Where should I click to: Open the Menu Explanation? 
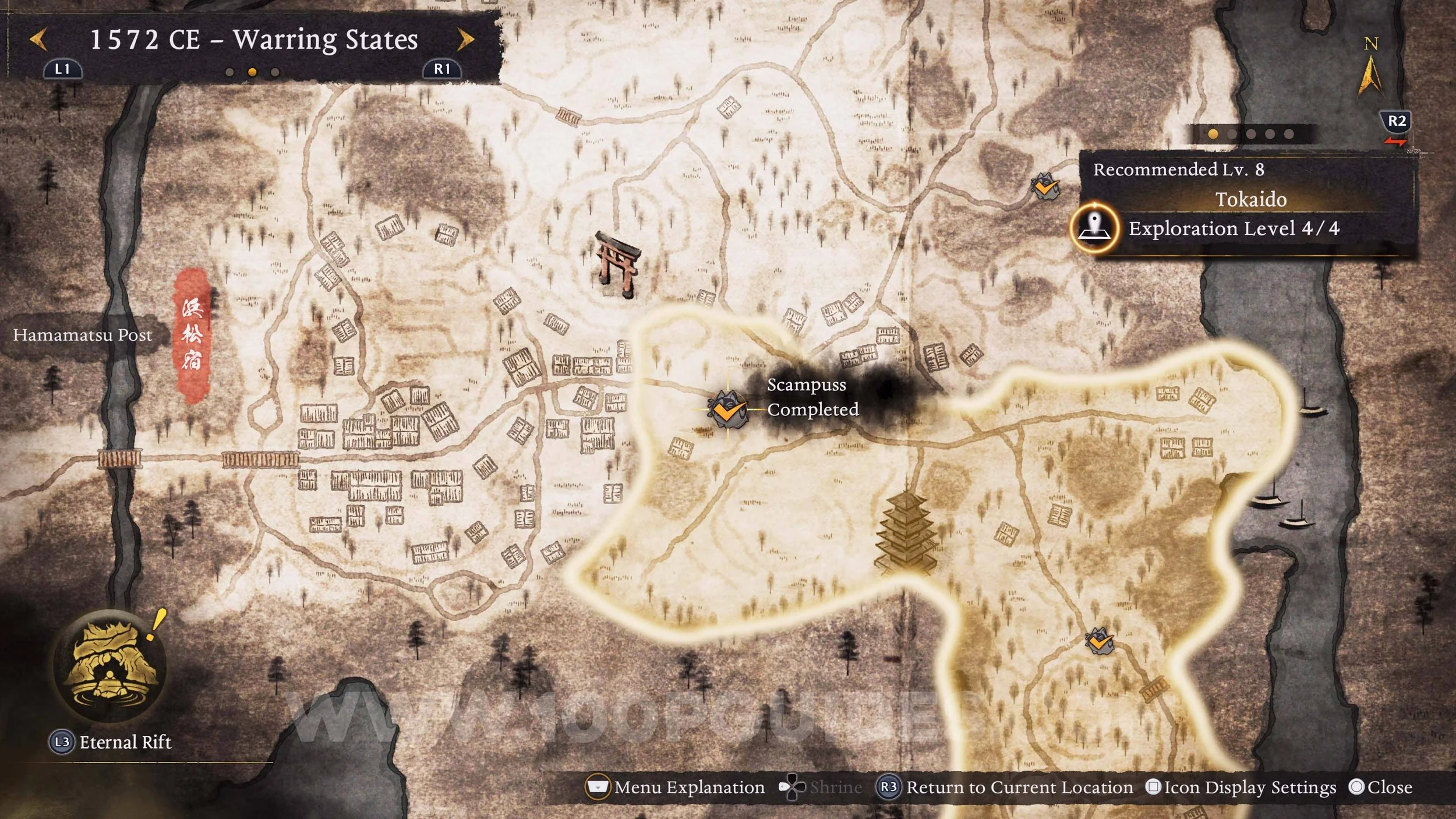(x=676, y=788)
